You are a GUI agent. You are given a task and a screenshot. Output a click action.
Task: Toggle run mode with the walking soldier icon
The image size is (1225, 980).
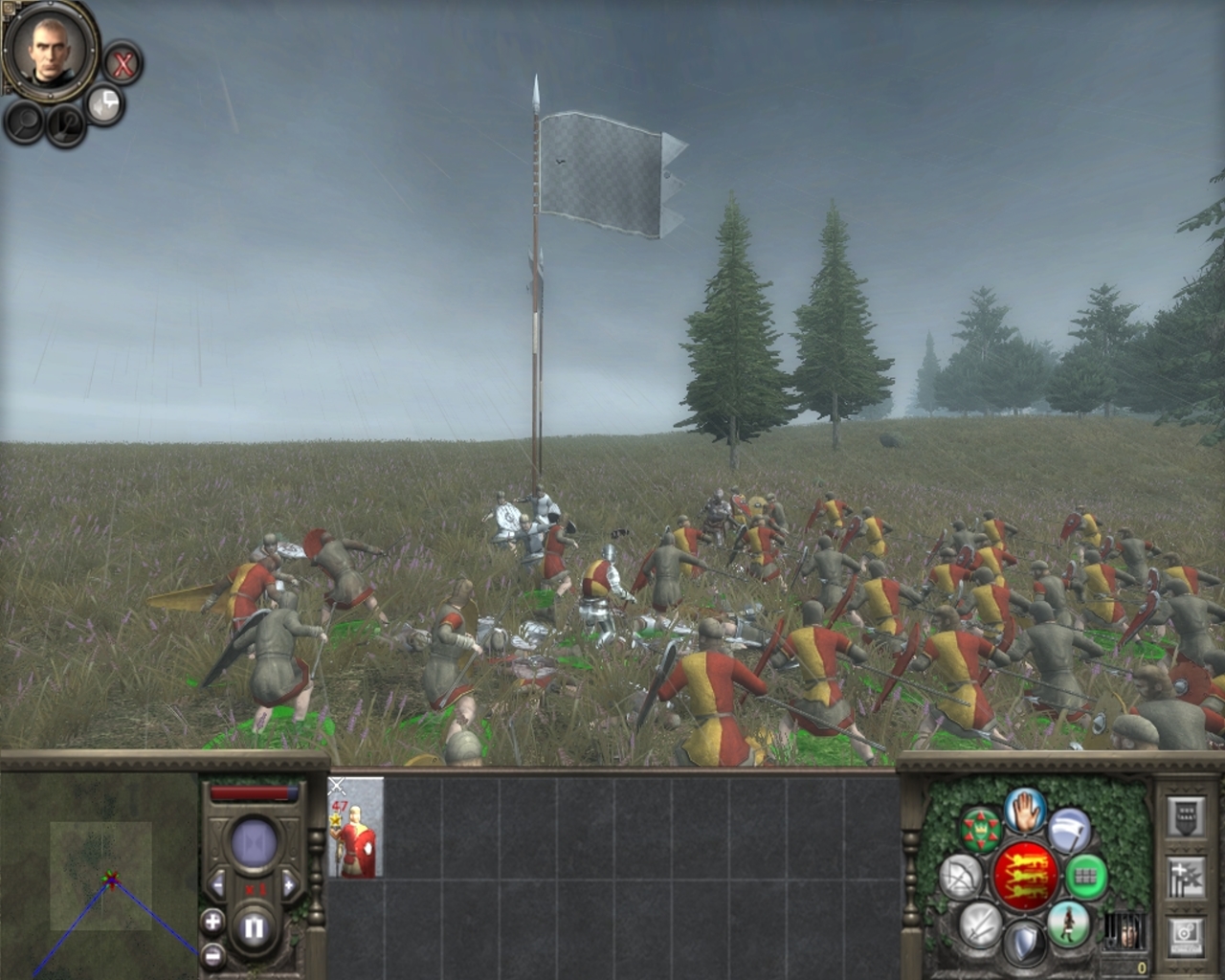point(1066,923)
